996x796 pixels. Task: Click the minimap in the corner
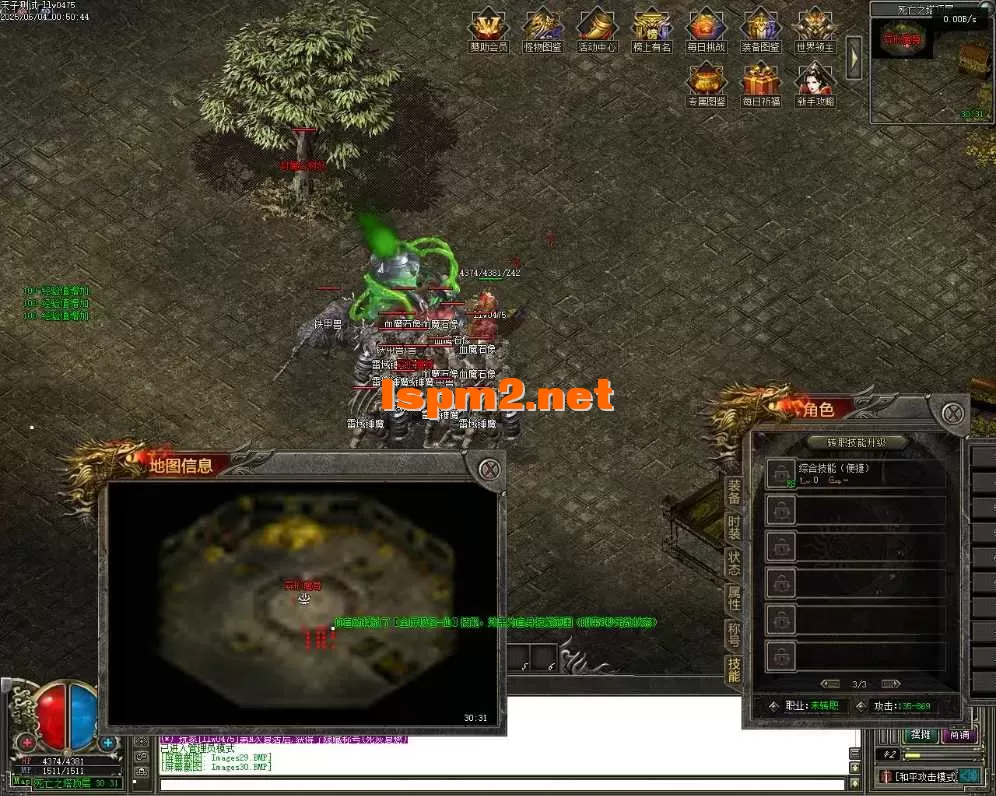tap(930, 68)
